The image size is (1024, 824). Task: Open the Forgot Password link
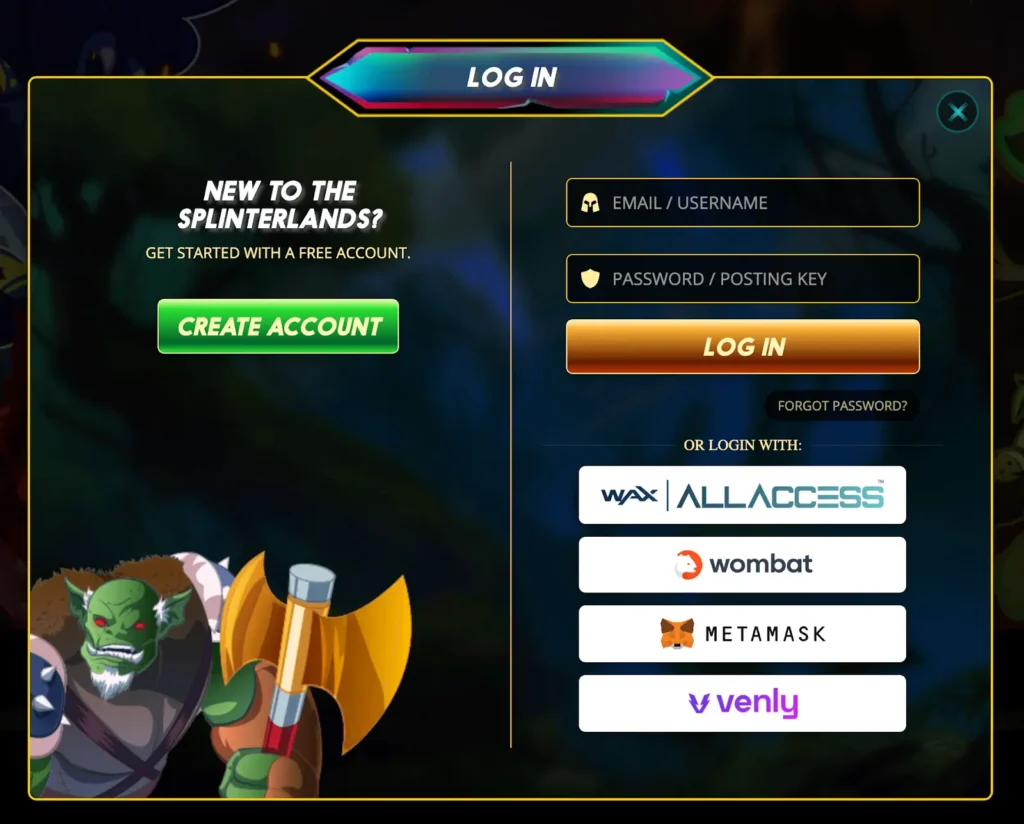tap(842, 406)
